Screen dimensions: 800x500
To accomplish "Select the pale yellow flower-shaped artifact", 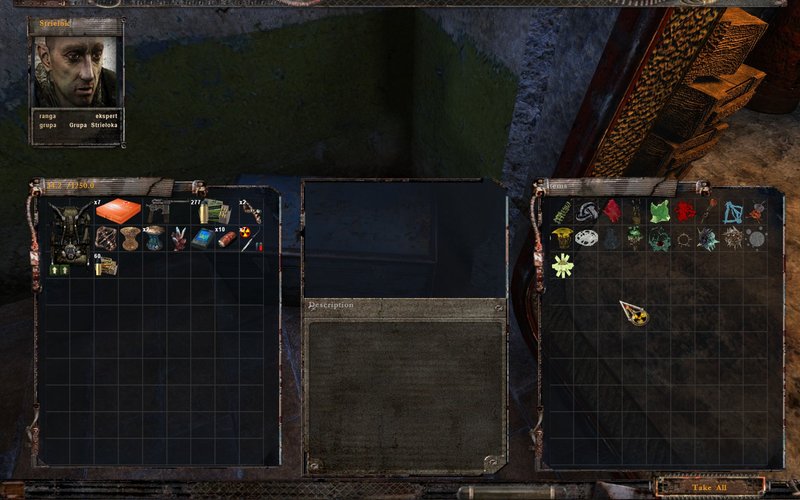I will (562, 264).
